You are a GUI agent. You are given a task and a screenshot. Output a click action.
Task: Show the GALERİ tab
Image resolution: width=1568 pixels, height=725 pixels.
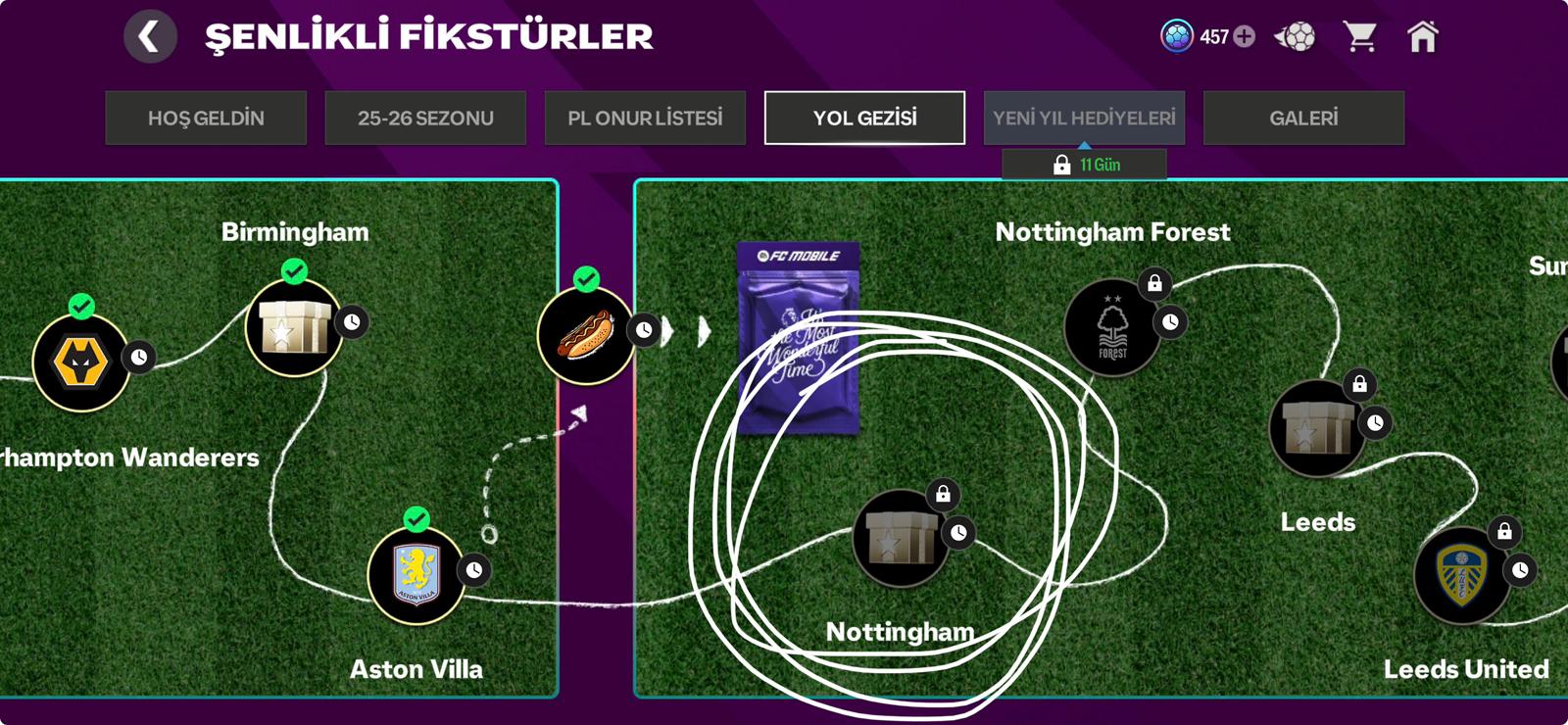click(x=1303, y=118)
